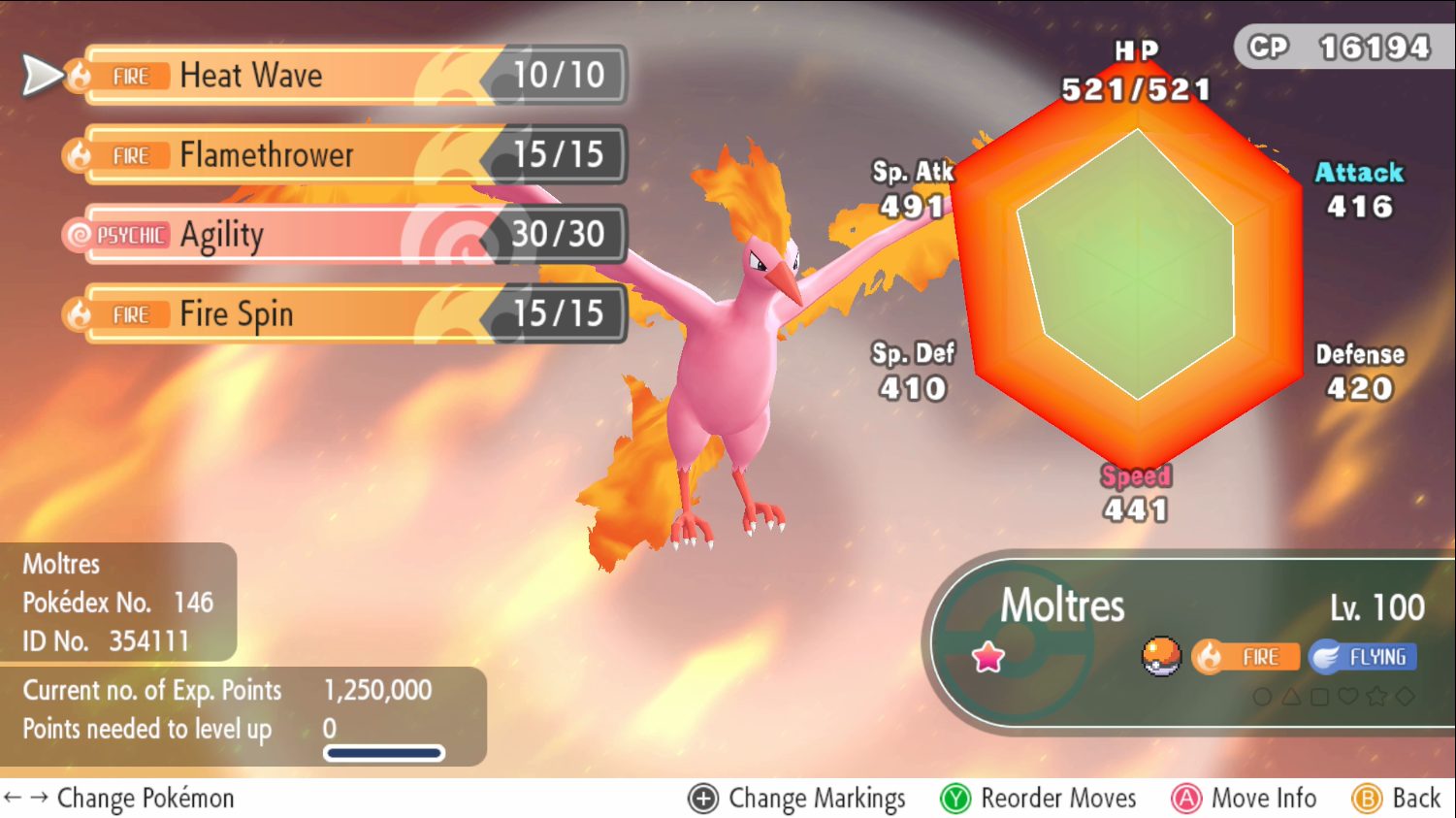This screenshot has height=818, width=1456.
Task: Switch to another Pokémon via Change Pokémon
Action: coord(120,799)
